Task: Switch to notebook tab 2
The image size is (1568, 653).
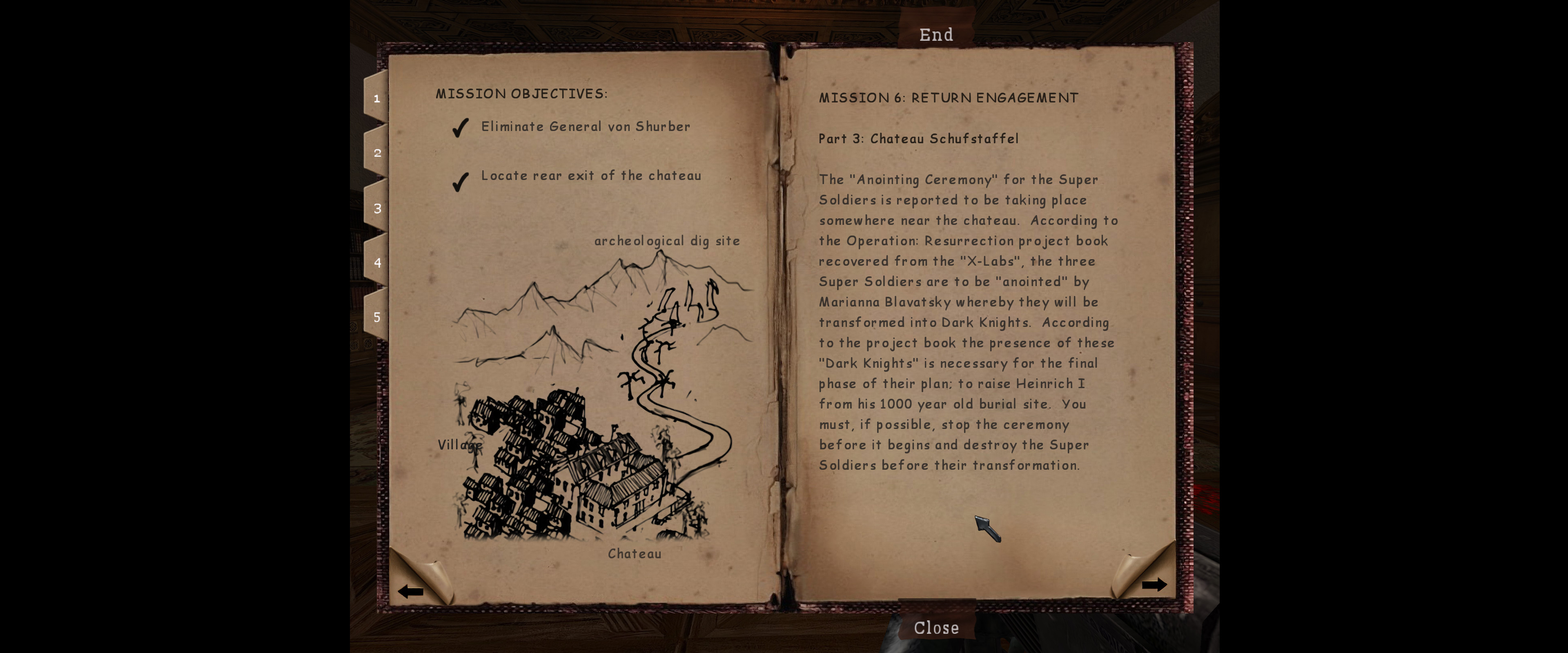Action: [377, 153]
